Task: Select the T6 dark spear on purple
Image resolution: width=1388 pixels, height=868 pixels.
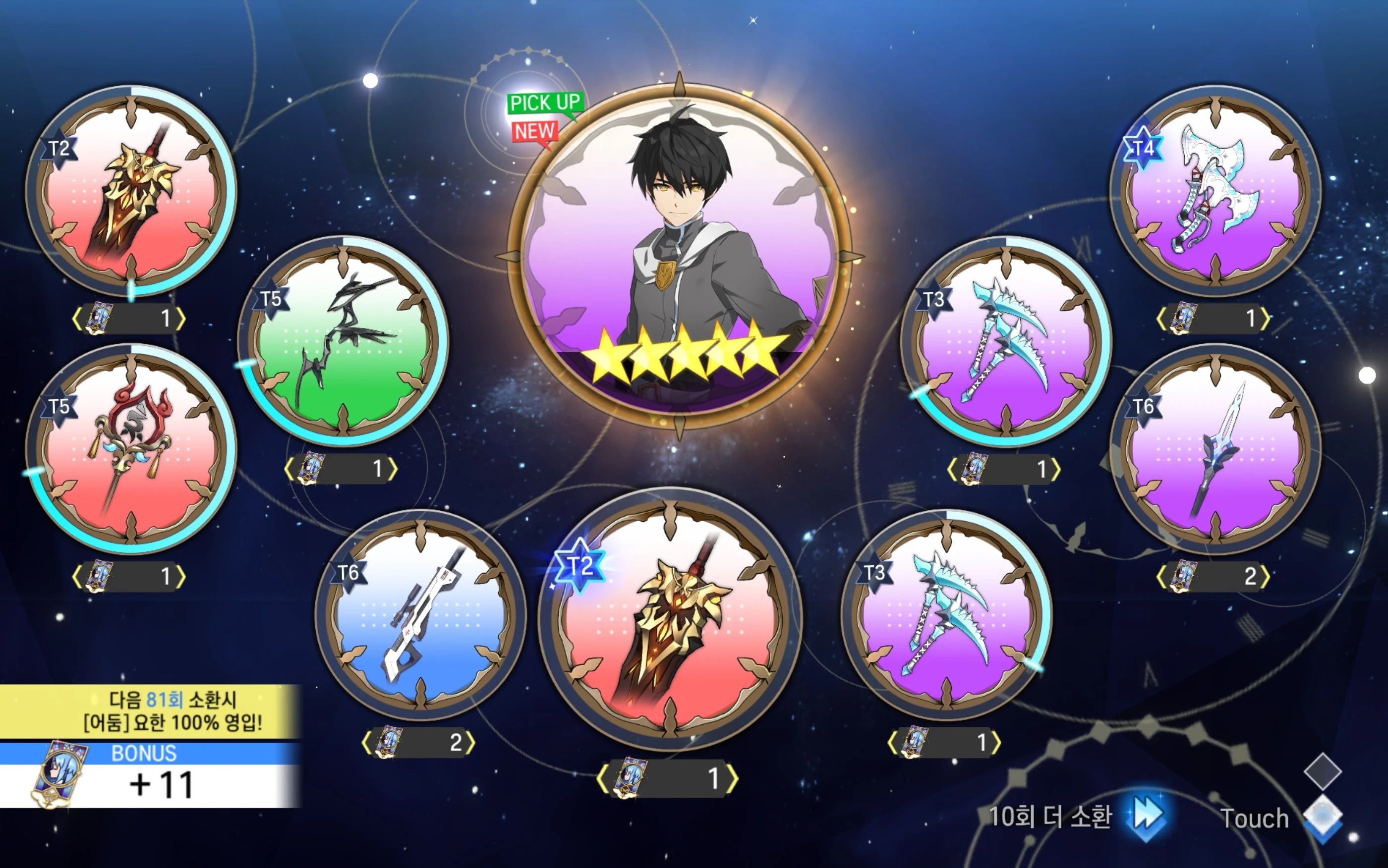Action: (1215, 449)
